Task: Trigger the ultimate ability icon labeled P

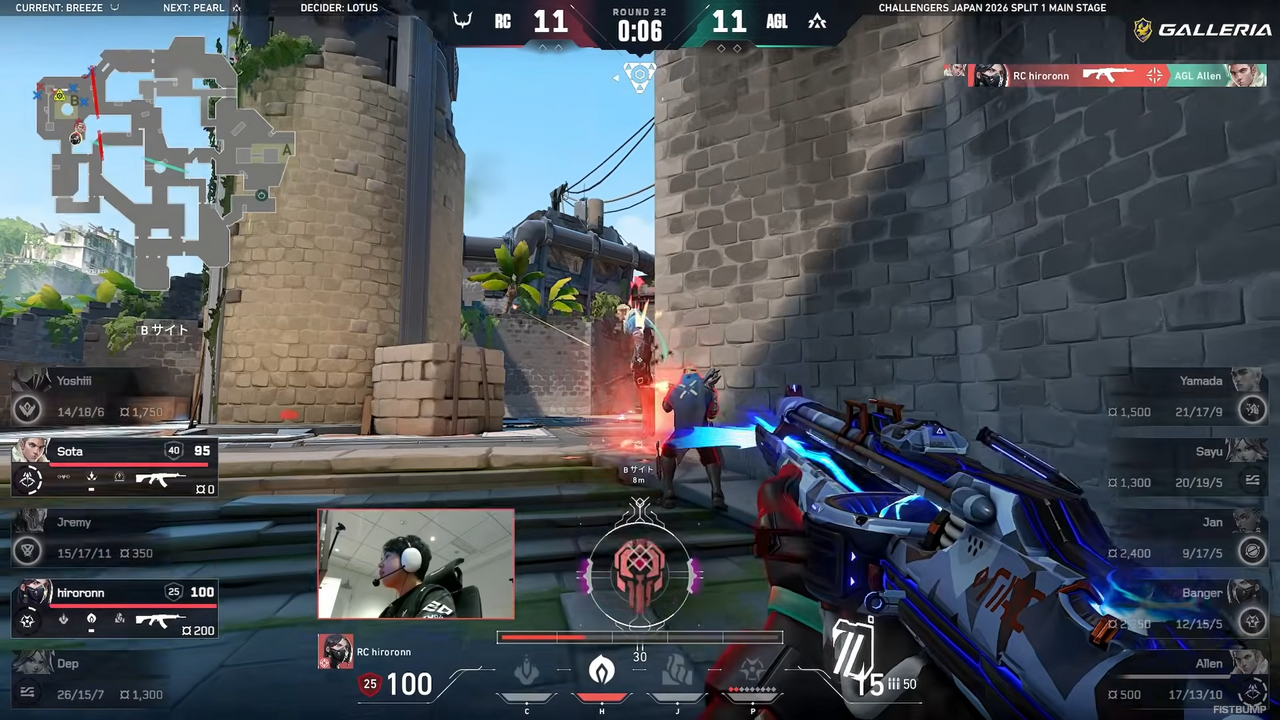Action: click(x=752, y=671)
